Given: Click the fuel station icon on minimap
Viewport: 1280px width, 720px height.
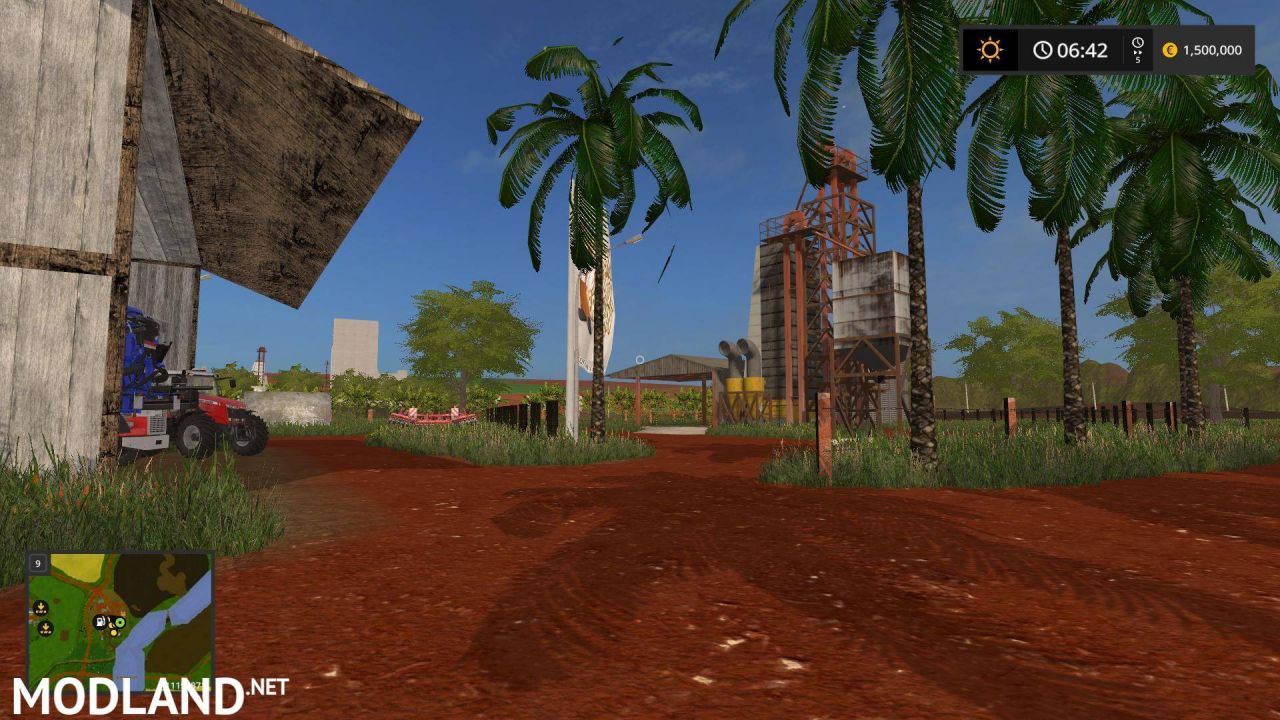Looking at the screenshot, I should click(100, 622).
